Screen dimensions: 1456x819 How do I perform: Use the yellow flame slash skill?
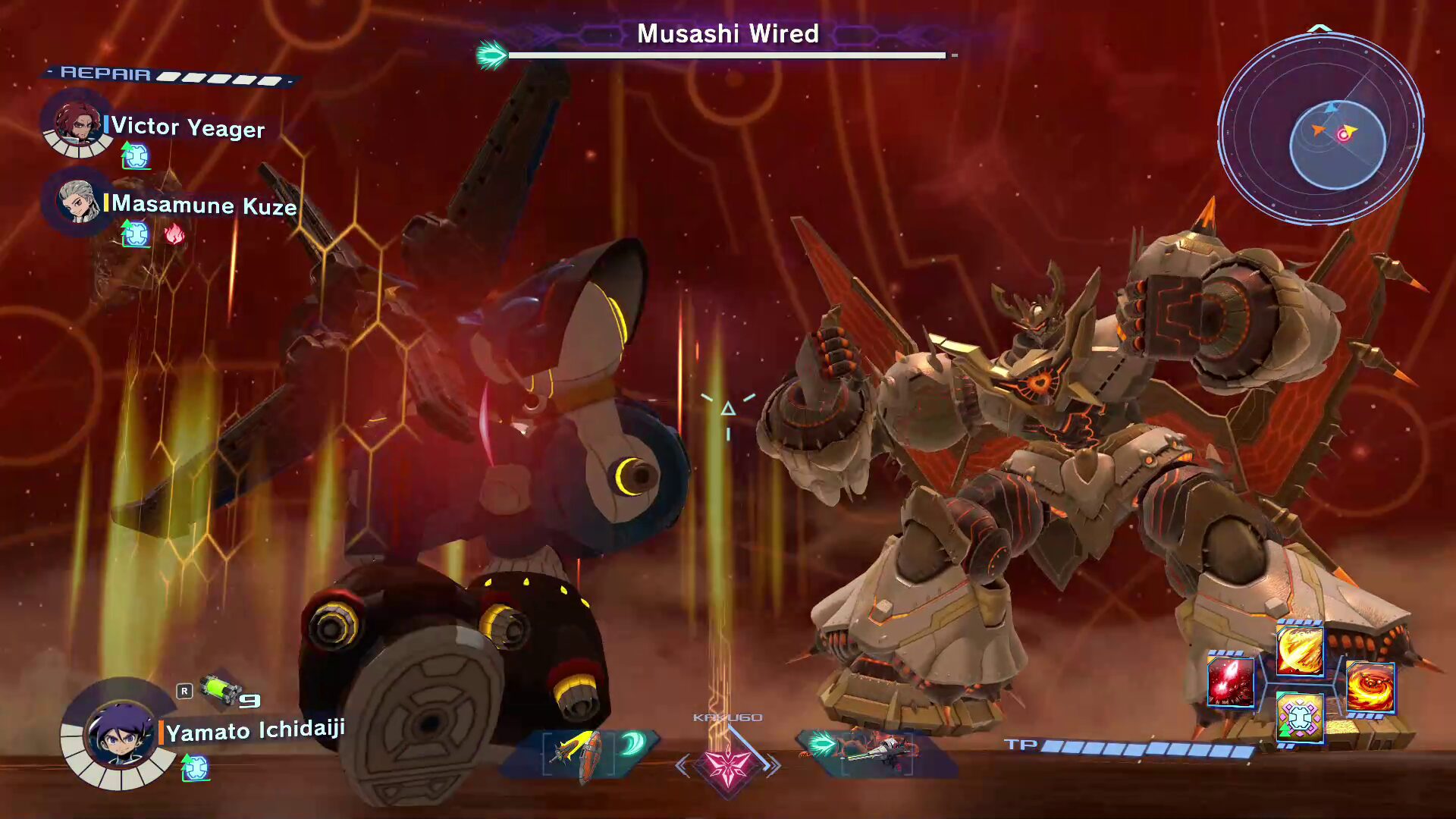(x=1300, y=651)
